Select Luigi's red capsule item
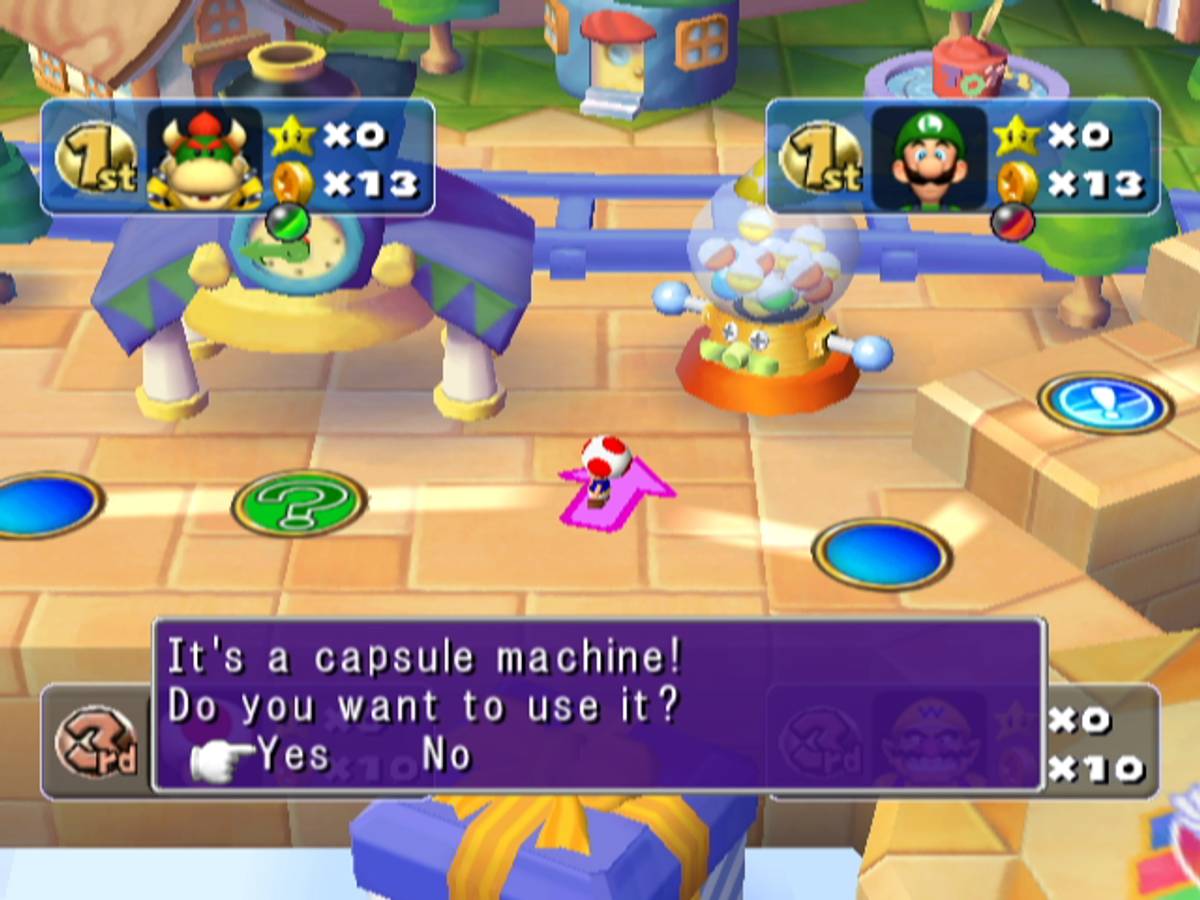Screen dimensions: 1200x900 coord(1010,222)
